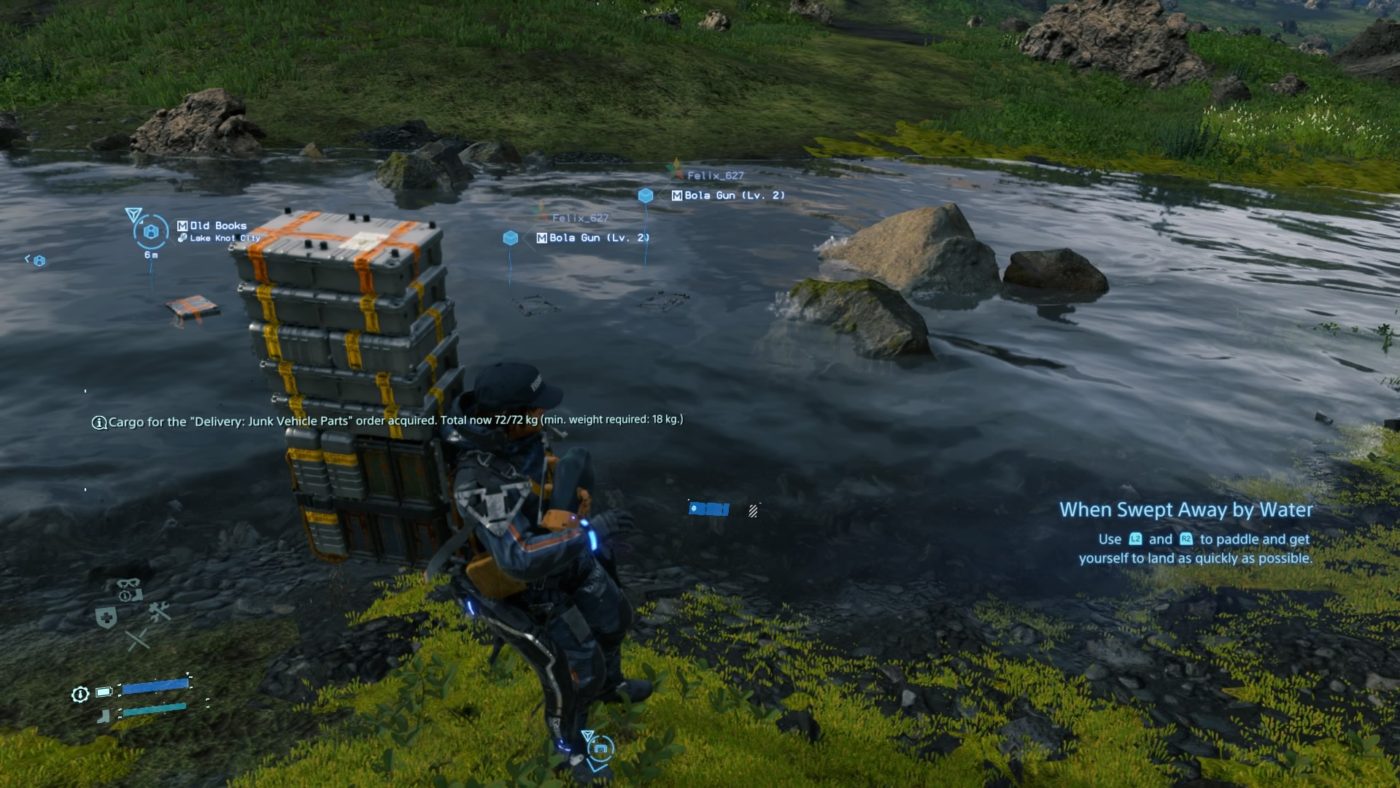
Task: Click the L2 button prompt in the water tip
Action: (1135, 538)
